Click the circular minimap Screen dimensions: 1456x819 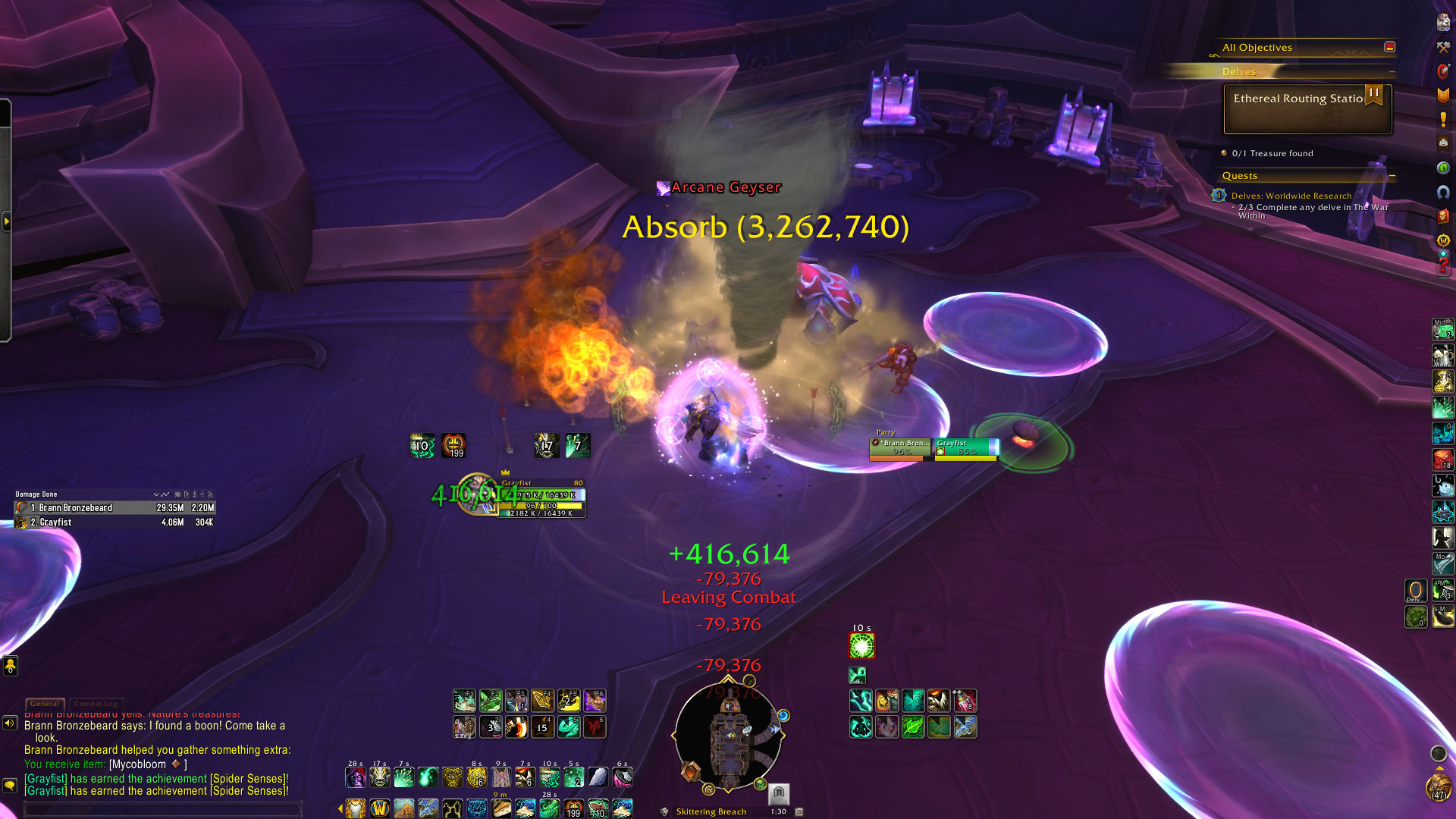point(728,734)
